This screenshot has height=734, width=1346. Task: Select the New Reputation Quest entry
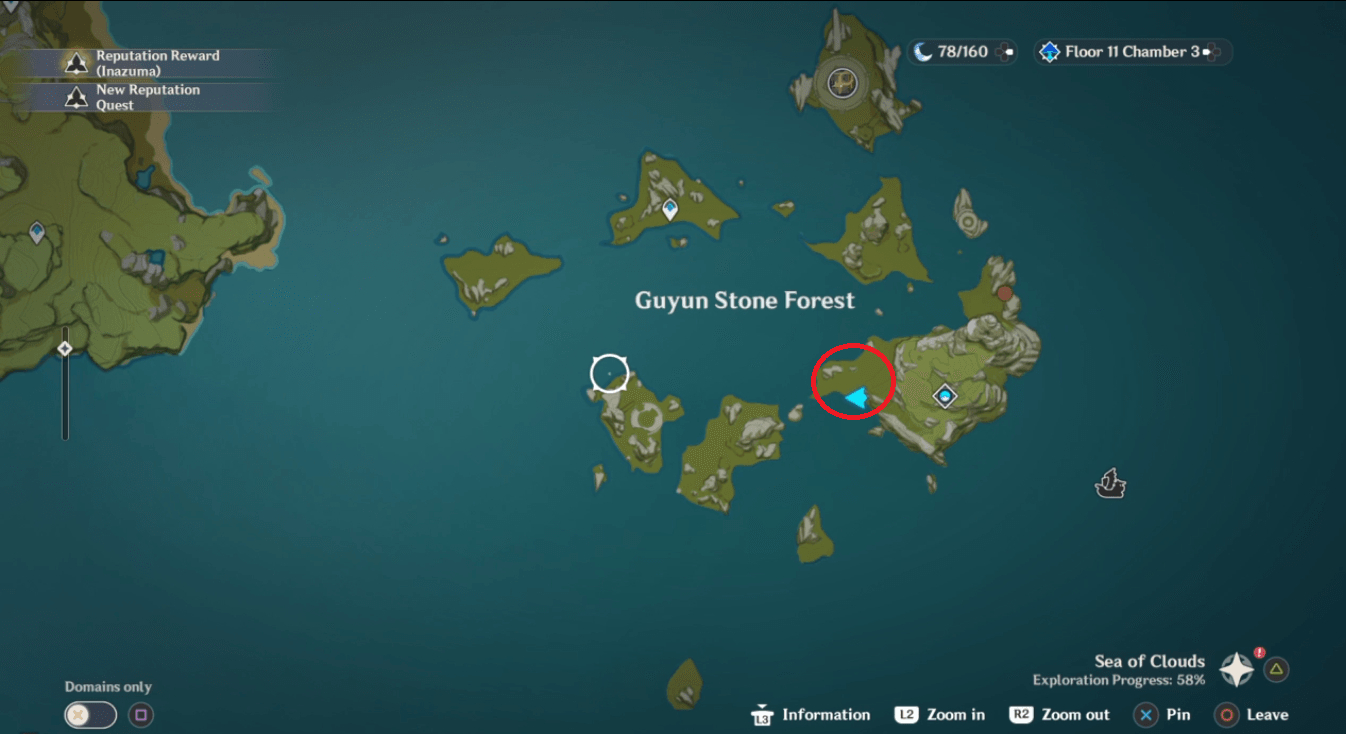(x=150, y=96)
